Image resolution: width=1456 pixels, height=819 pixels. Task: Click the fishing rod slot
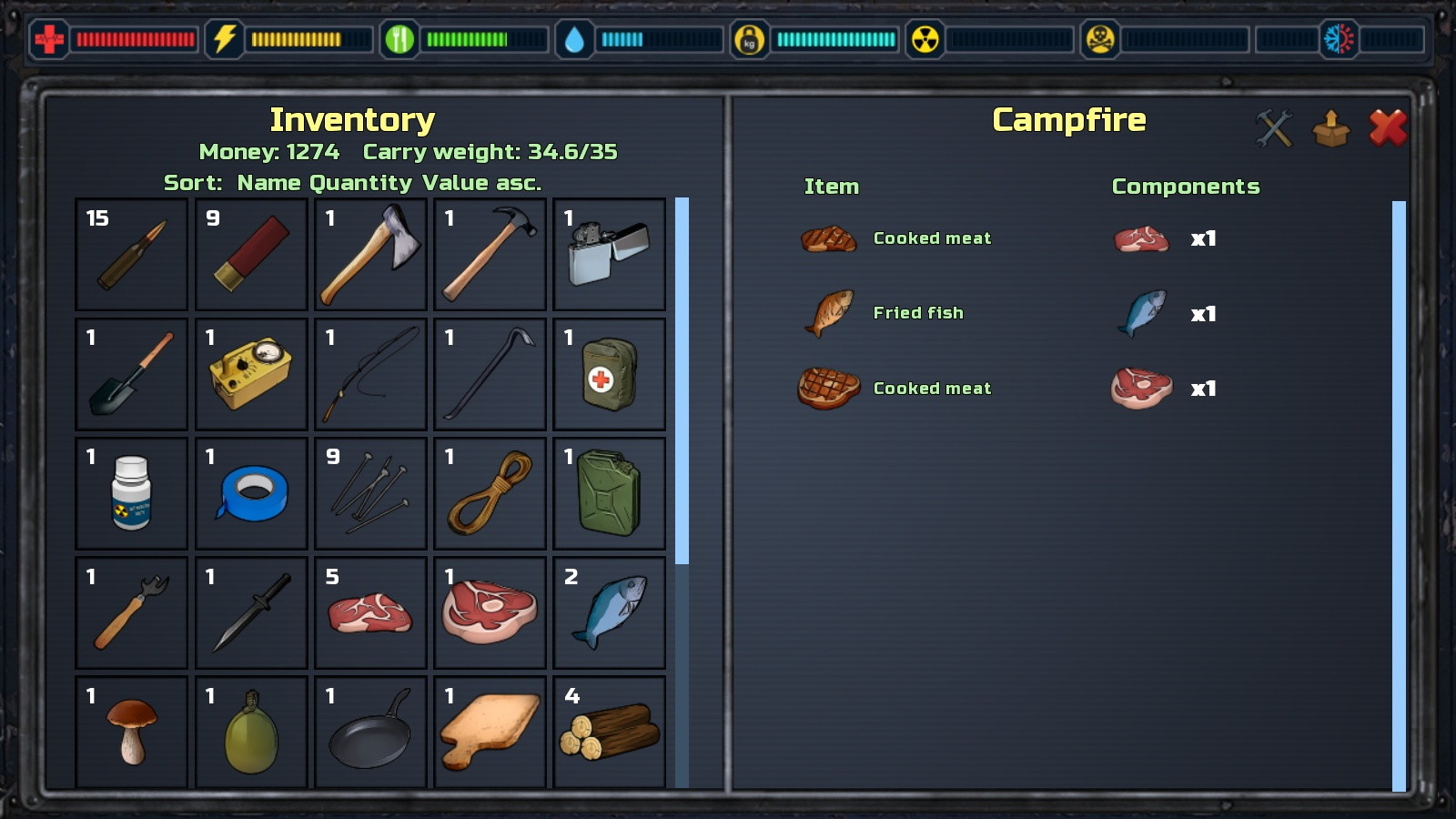point(369,373)
